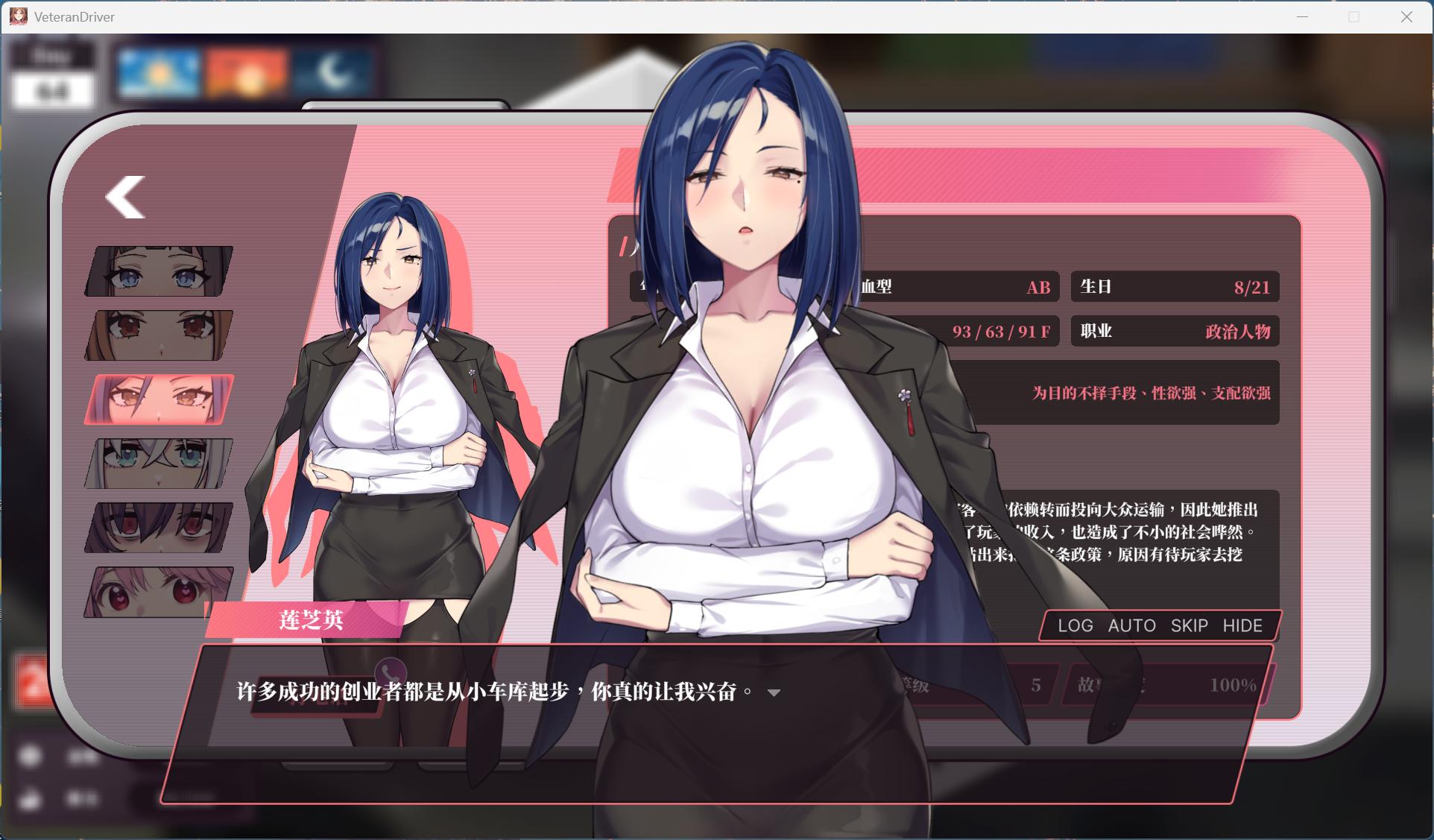Hide the dialogue box with HIDE

(x=1242, y=626)
